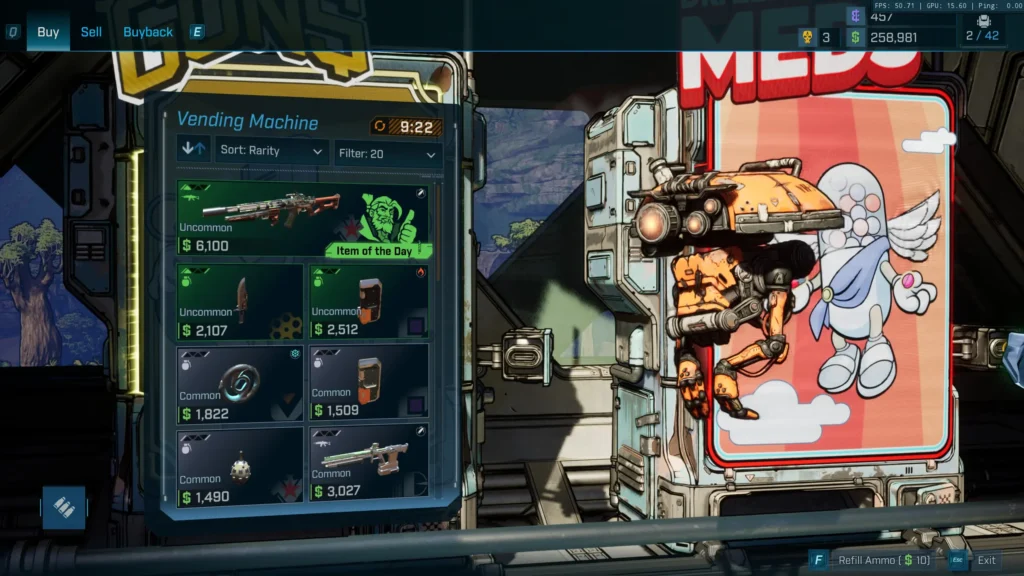Buy the Item of the Day rifle

click(x=303, y=219)
